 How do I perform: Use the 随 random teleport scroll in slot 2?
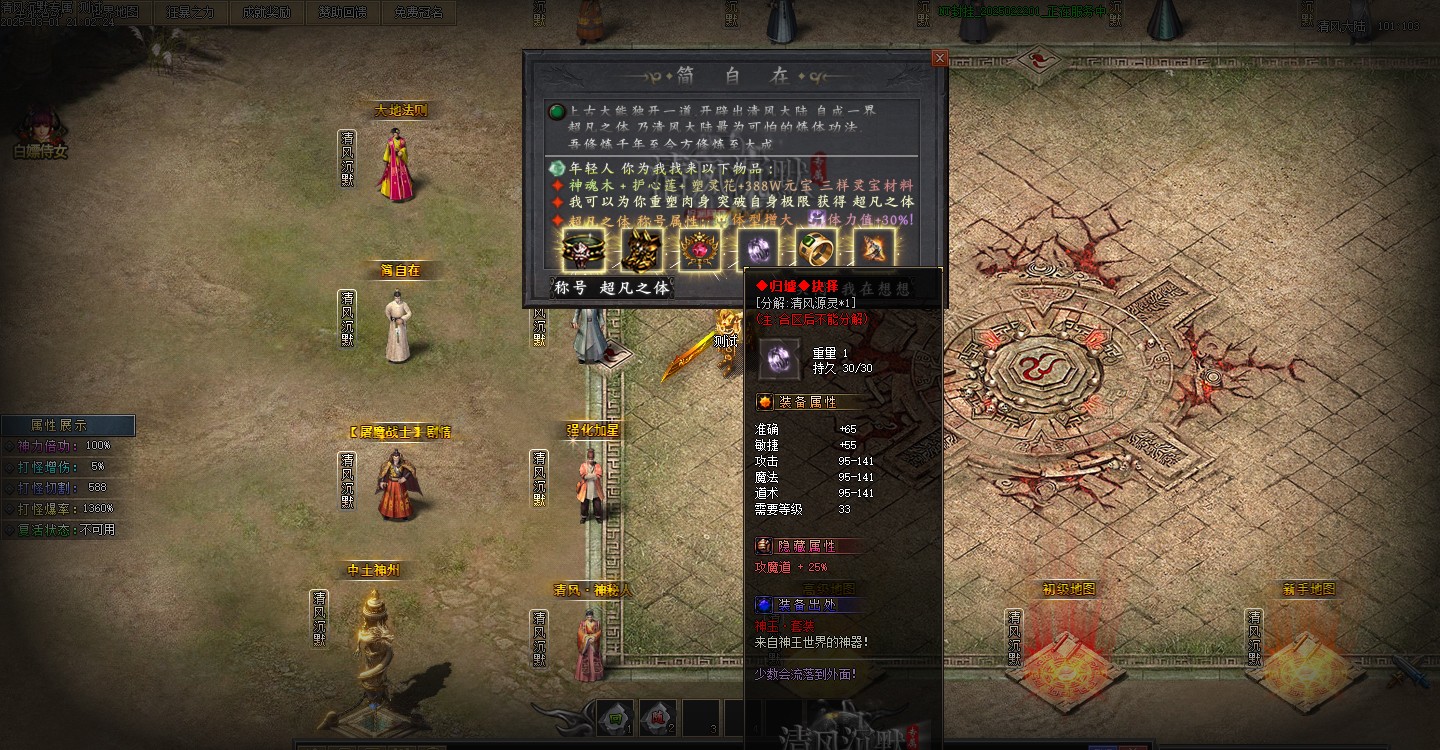657,718
